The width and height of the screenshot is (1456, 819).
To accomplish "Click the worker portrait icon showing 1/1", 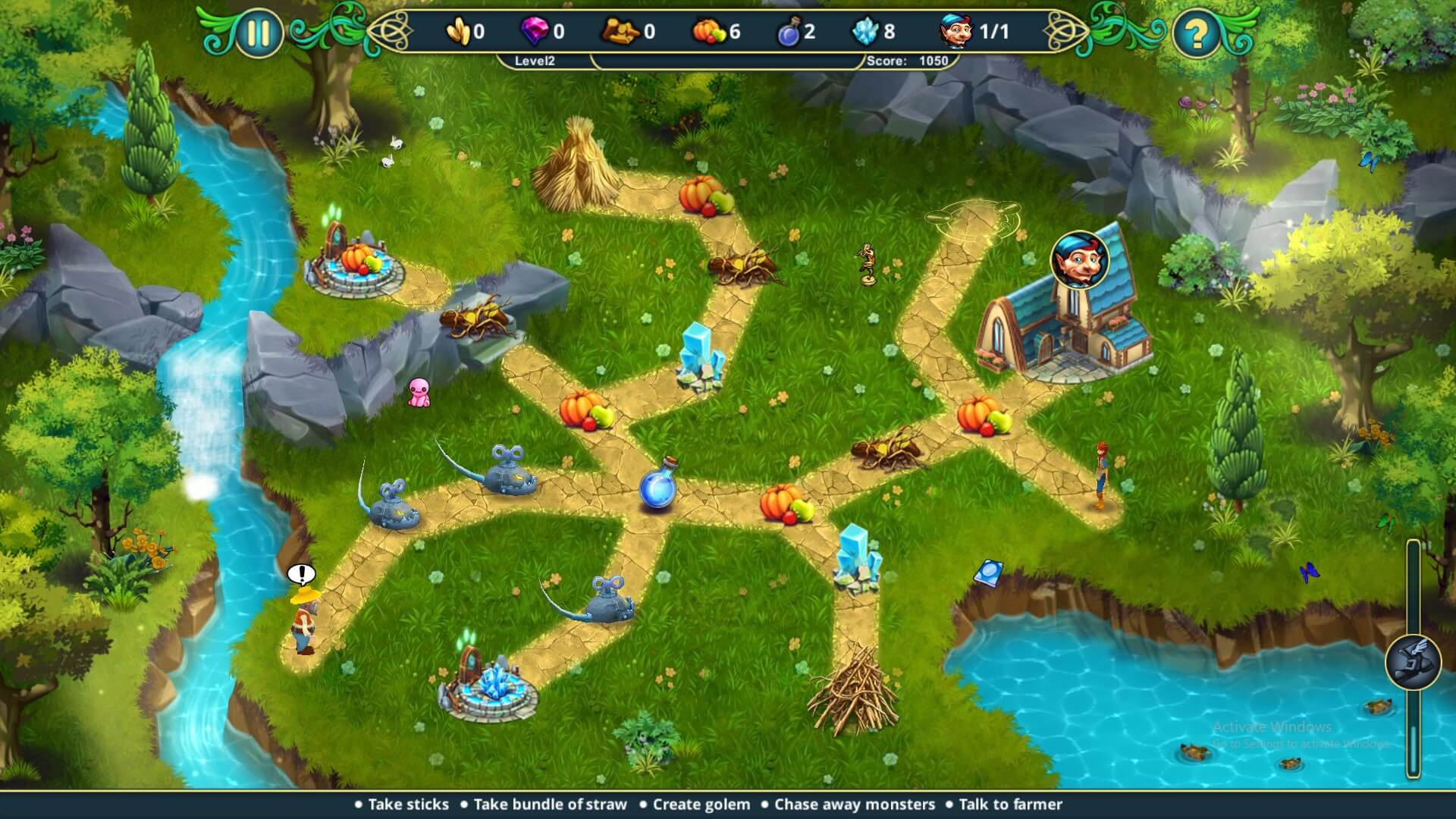I will (955, 32).
